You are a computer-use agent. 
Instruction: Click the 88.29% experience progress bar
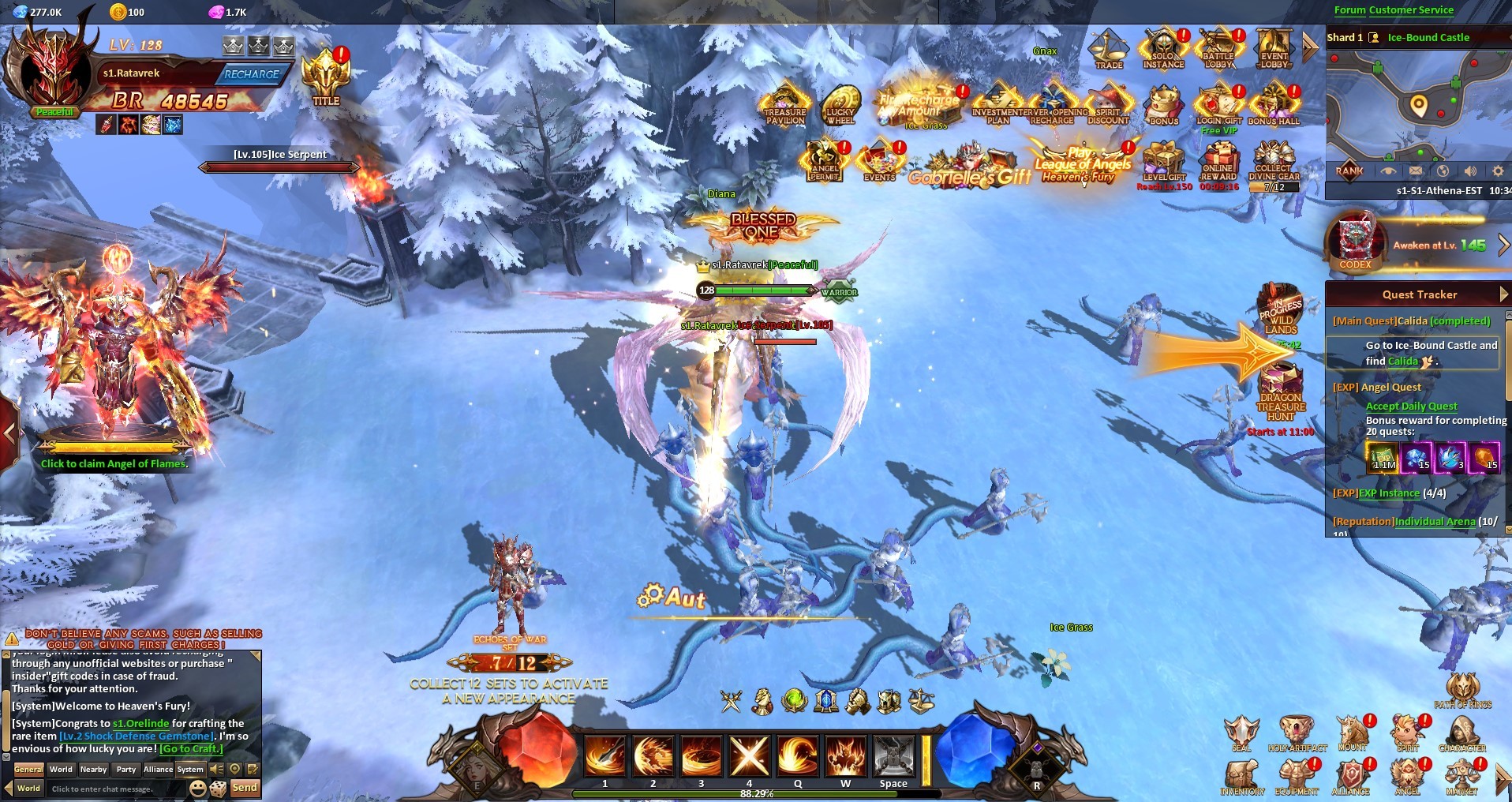click(756, 794)
